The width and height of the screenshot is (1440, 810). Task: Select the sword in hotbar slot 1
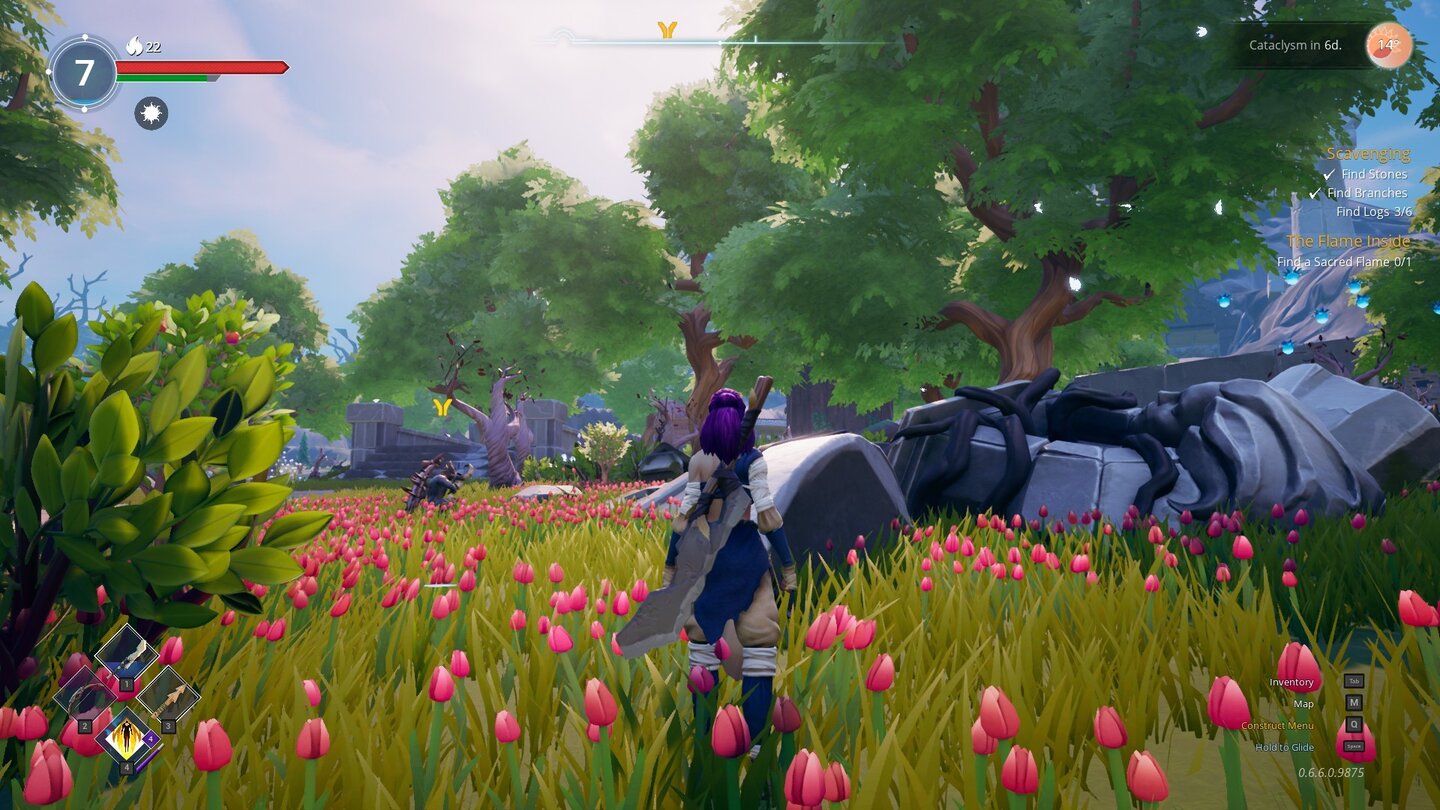126,654
